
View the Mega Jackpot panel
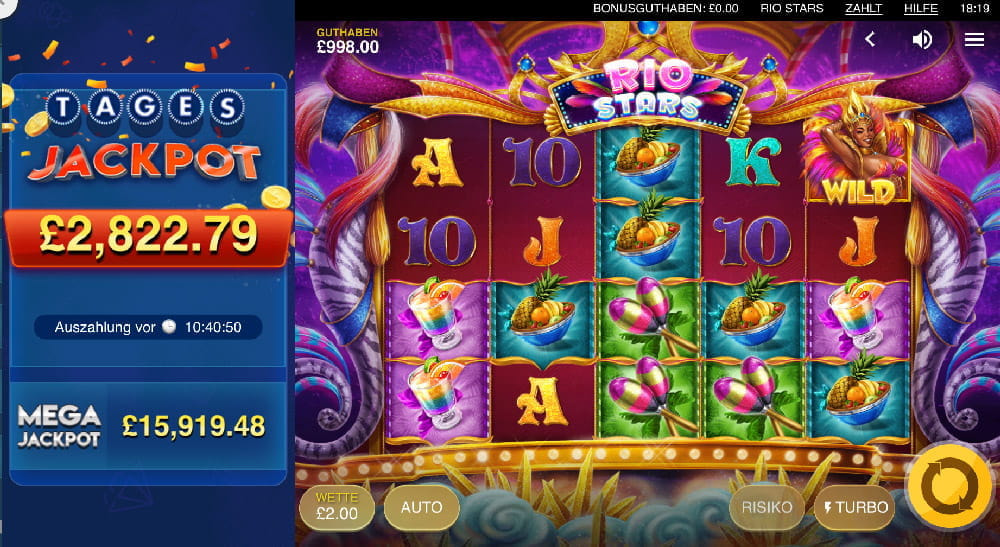148,426
